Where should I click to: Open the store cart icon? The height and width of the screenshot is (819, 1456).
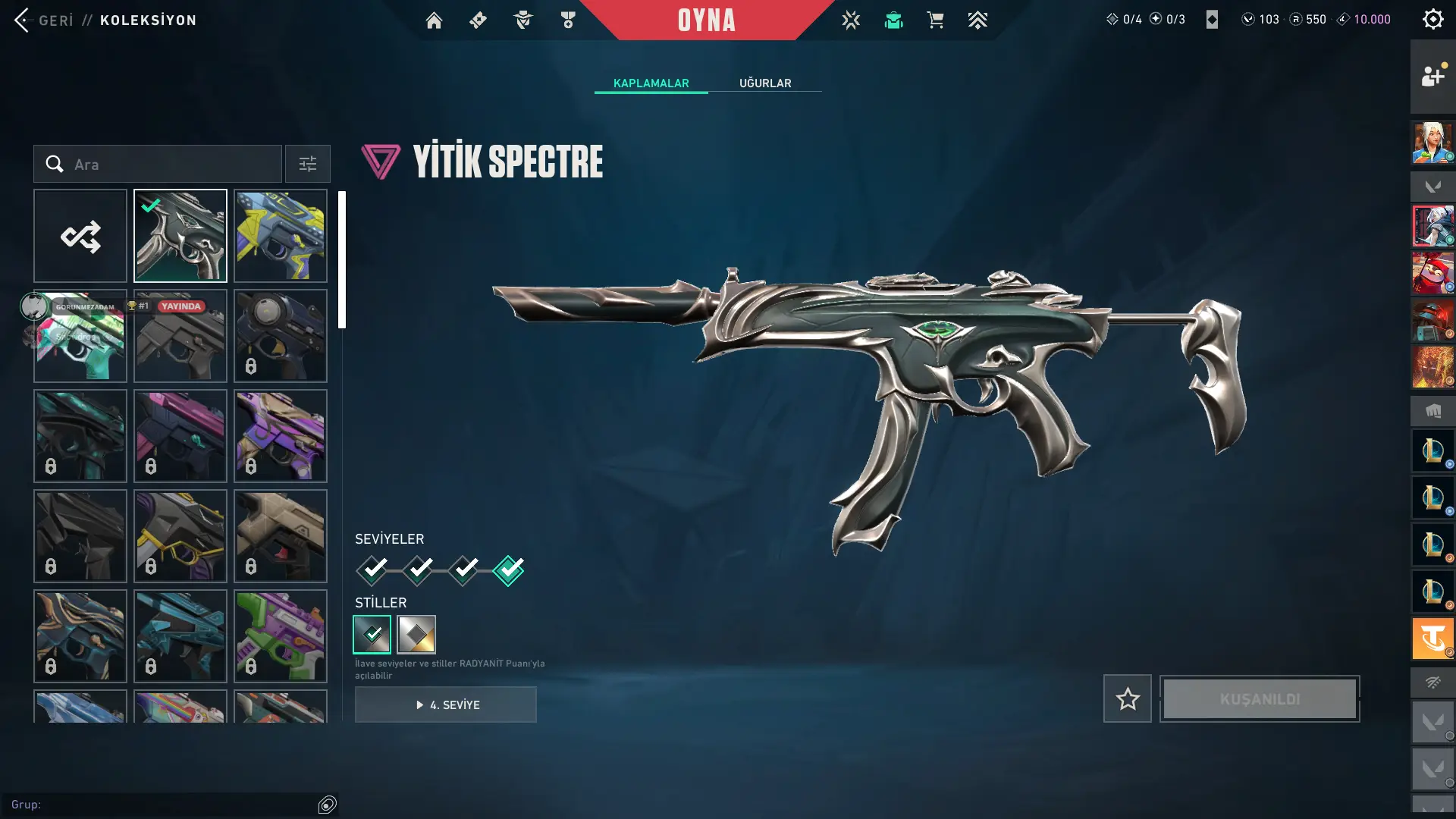tap(935, 20)
